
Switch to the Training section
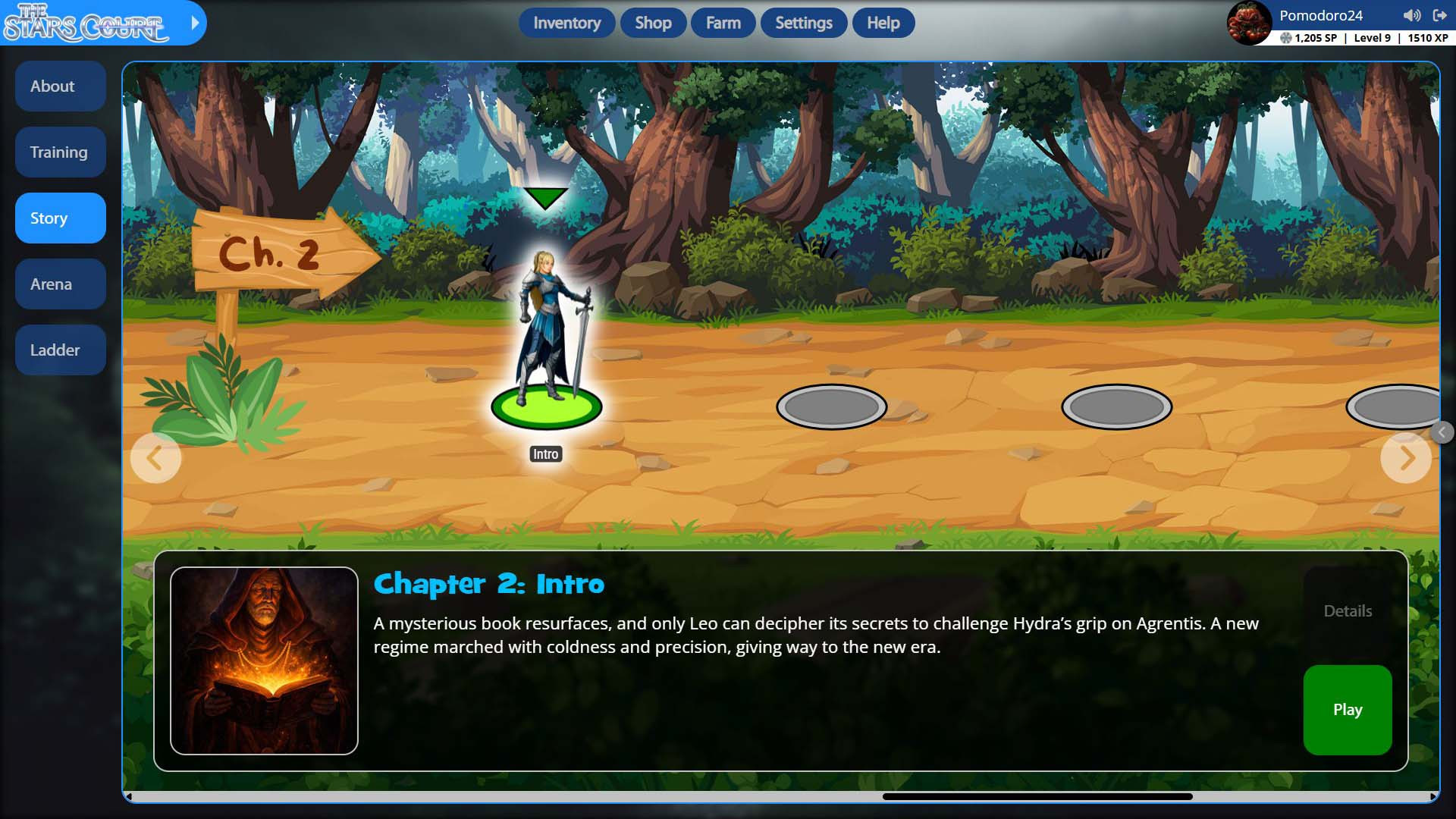click(x=60, y=152)
